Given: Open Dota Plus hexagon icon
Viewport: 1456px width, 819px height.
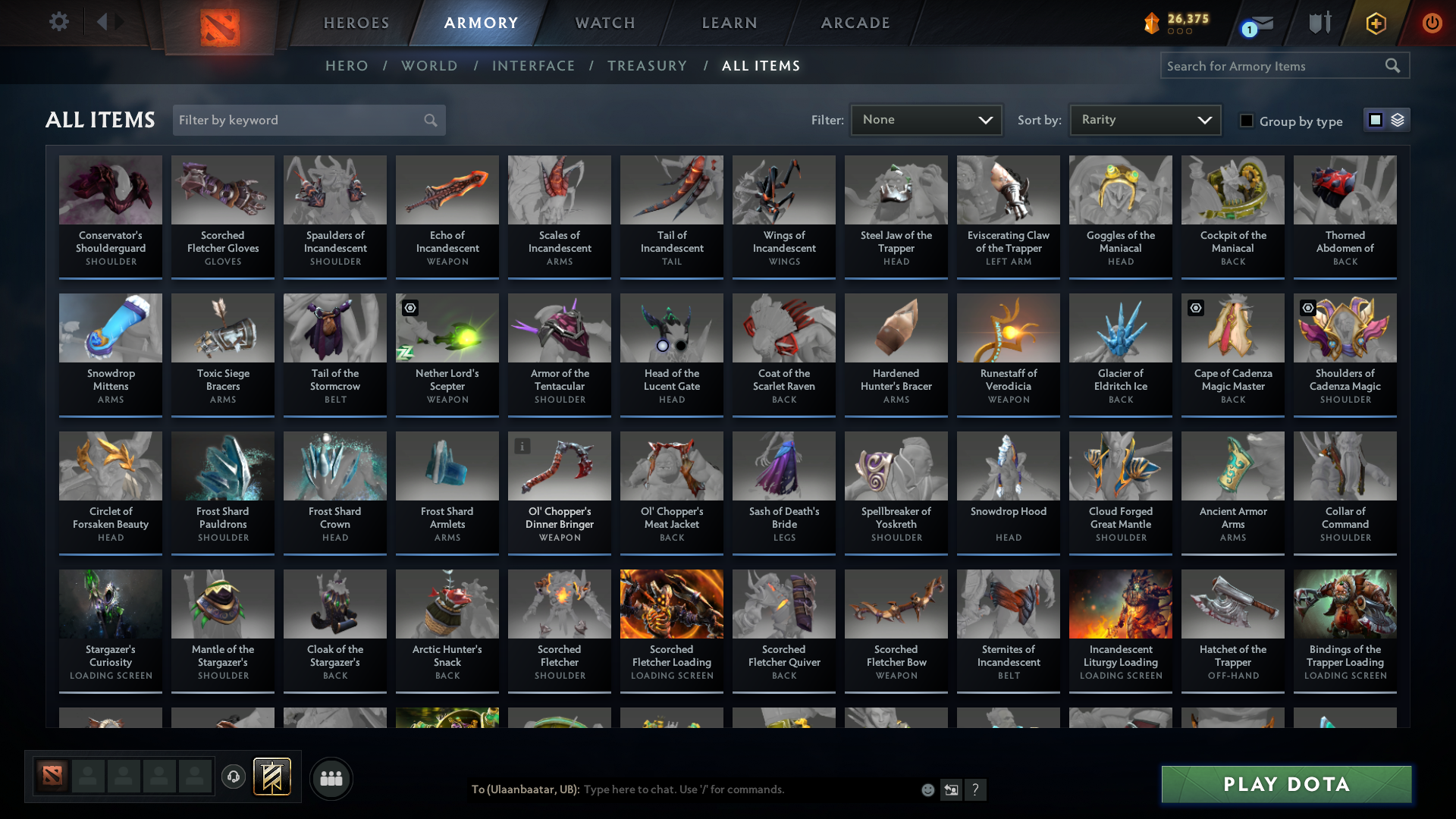Looking at the screenshot, I should tap(1376, 24).
